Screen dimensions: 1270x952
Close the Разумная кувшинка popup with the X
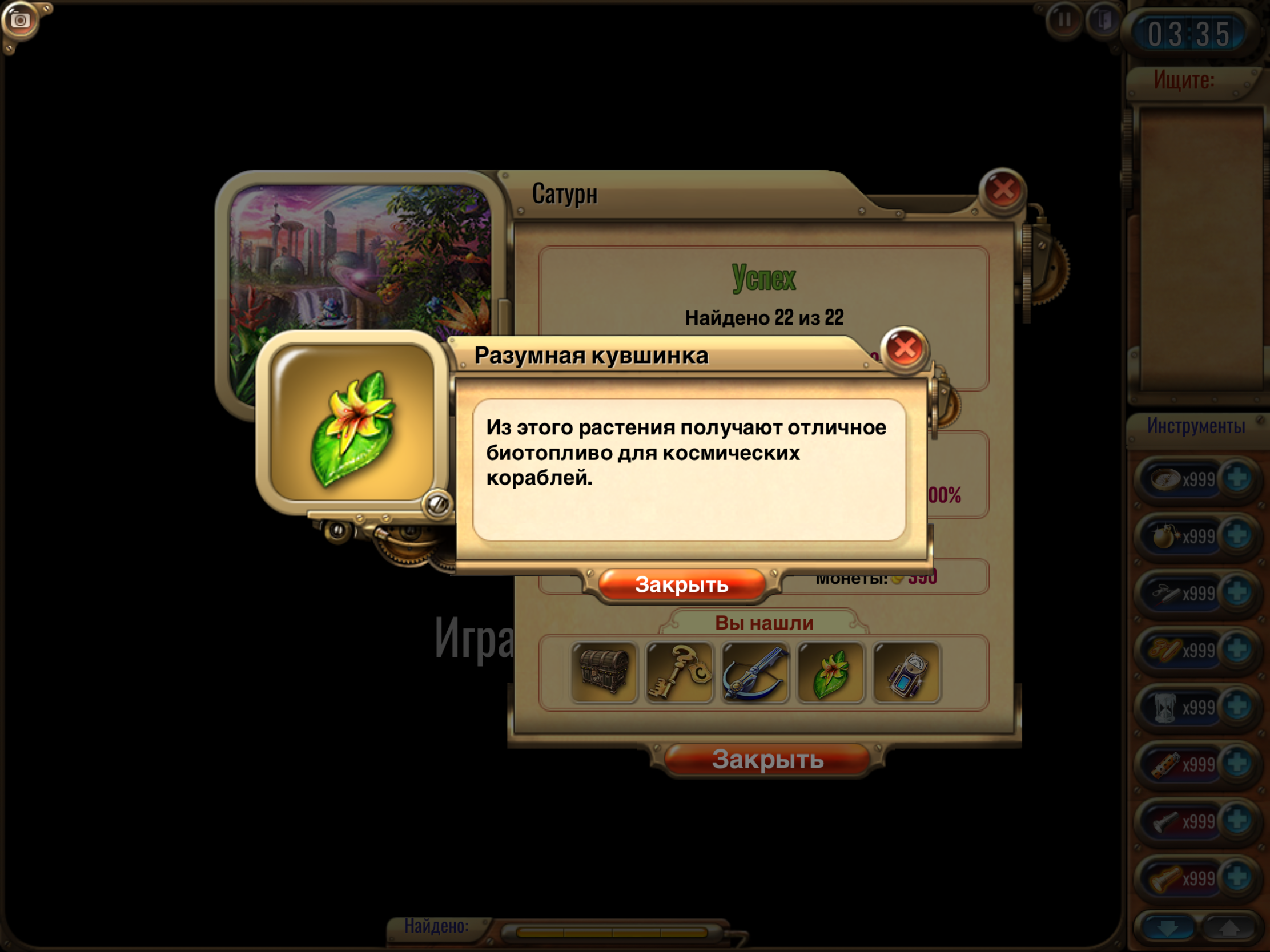tap(905, 348)
